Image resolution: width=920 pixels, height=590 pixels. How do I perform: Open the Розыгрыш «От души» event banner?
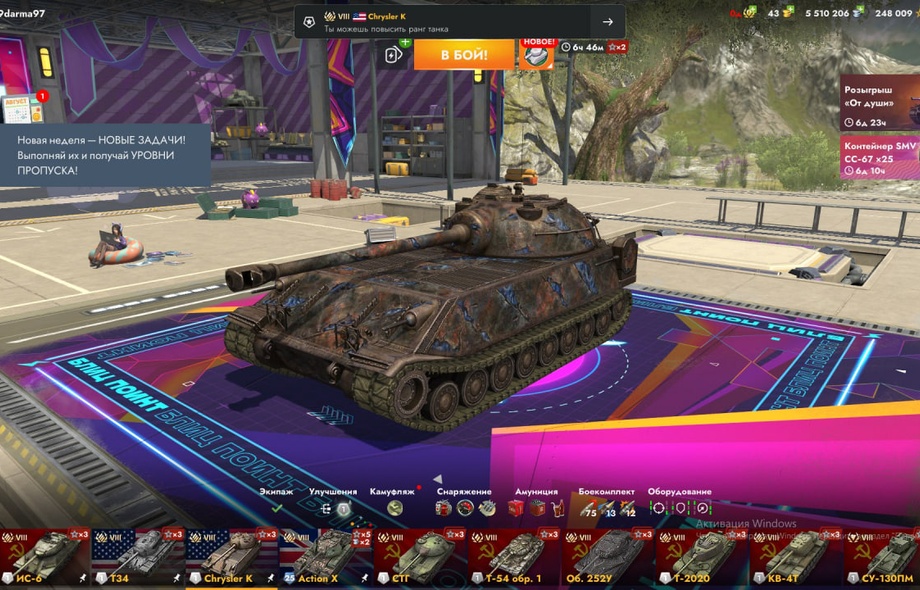point(879,103)
